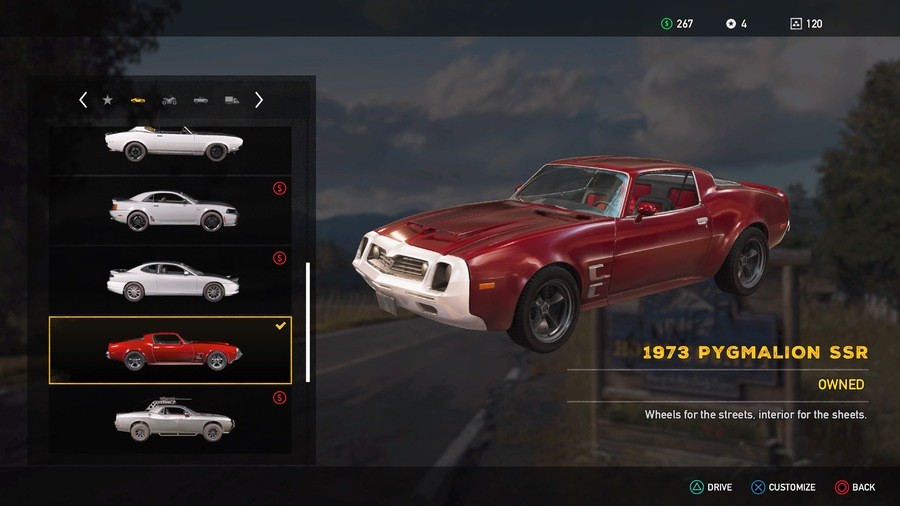Select the armored car with roof-mounted gun
Screen dimensions: 900x506
click(x=172, y=419)
